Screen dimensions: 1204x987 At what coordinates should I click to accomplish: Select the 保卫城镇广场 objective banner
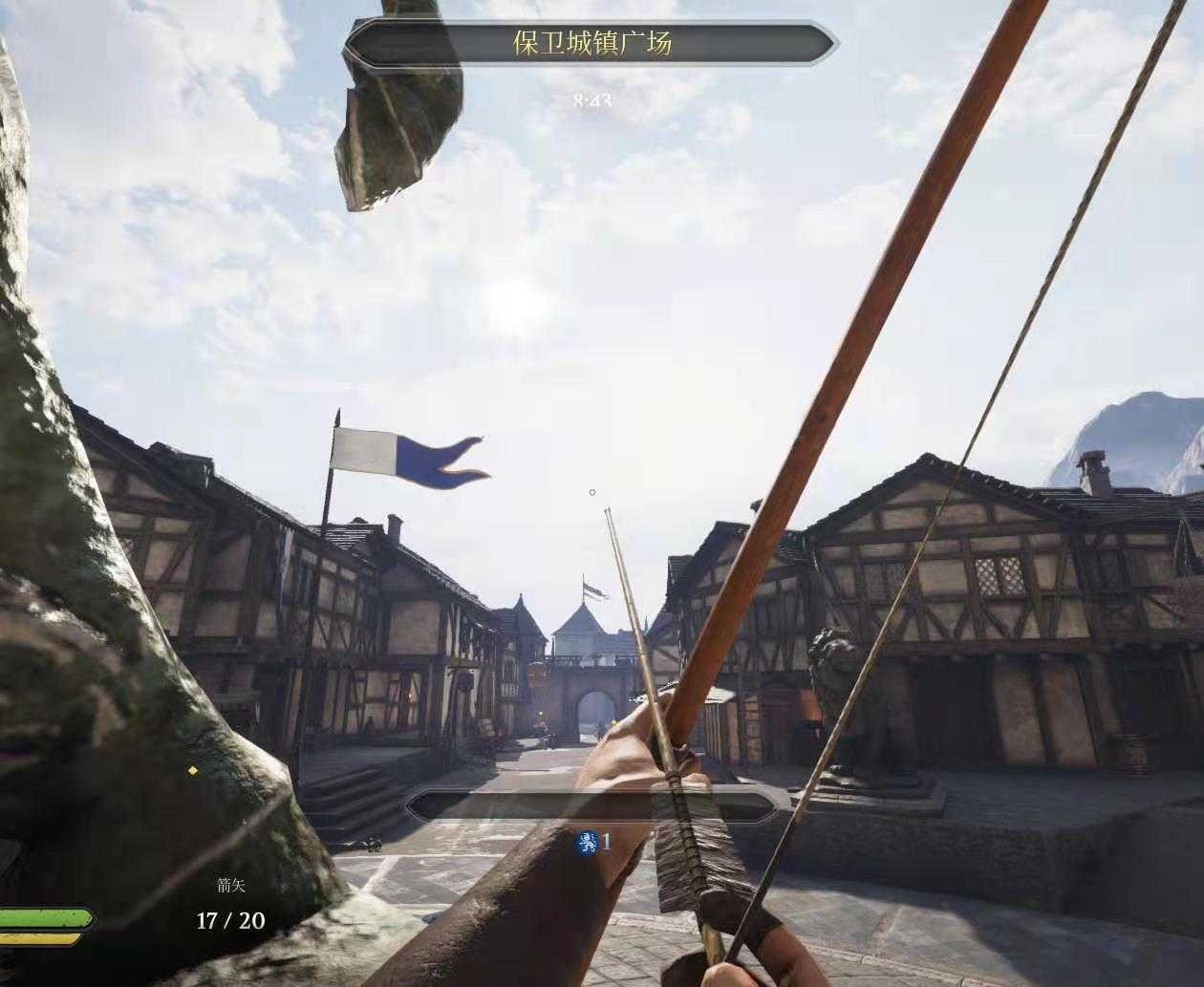pyautogui.click(x=591, y=43)
